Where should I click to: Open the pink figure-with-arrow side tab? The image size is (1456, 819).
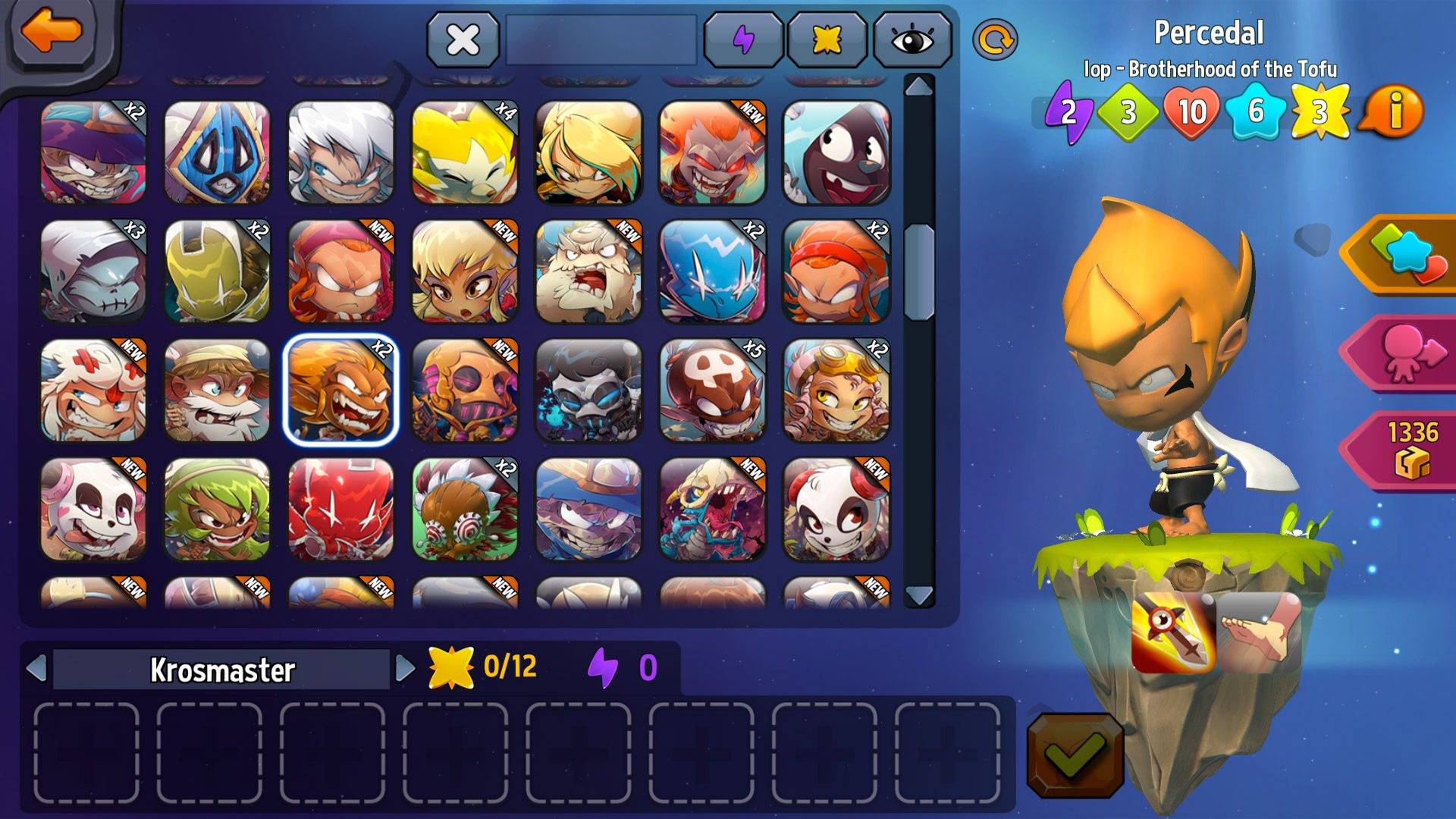coord(1404,353)
